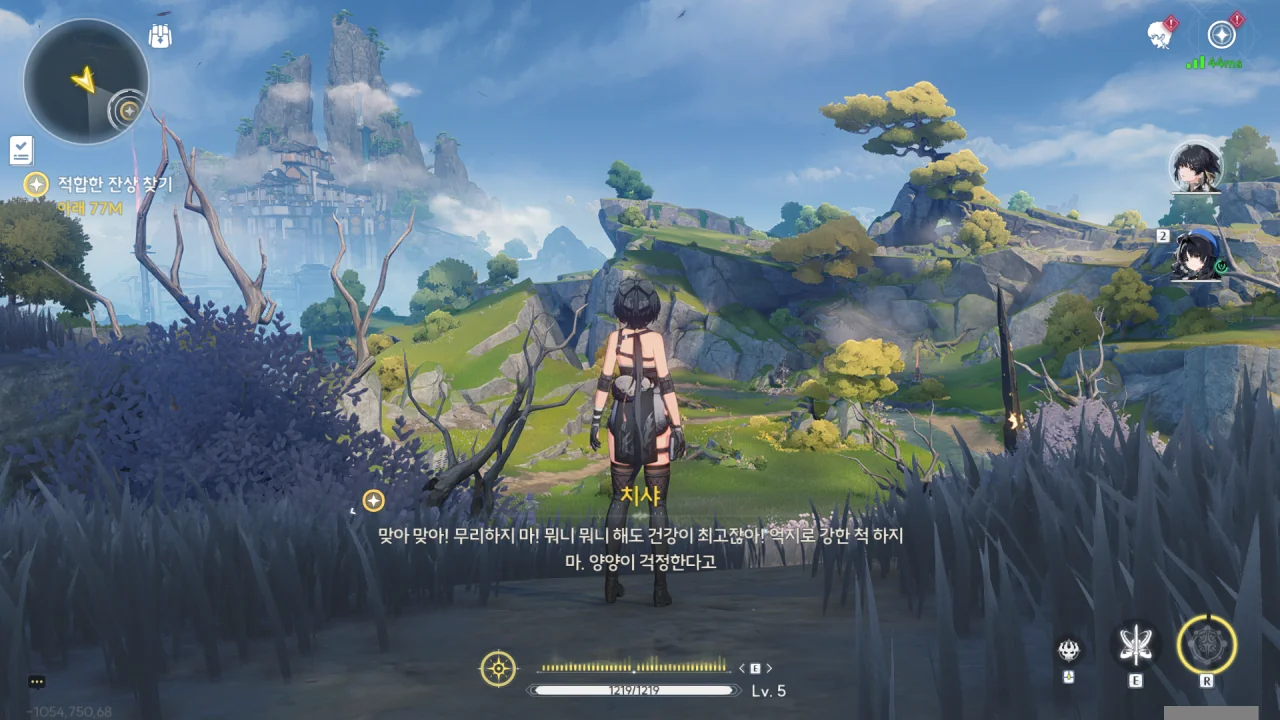Click the quest marker icon beside the subtitles
Screen dimensions: 1280x720
tap(373, 500)
